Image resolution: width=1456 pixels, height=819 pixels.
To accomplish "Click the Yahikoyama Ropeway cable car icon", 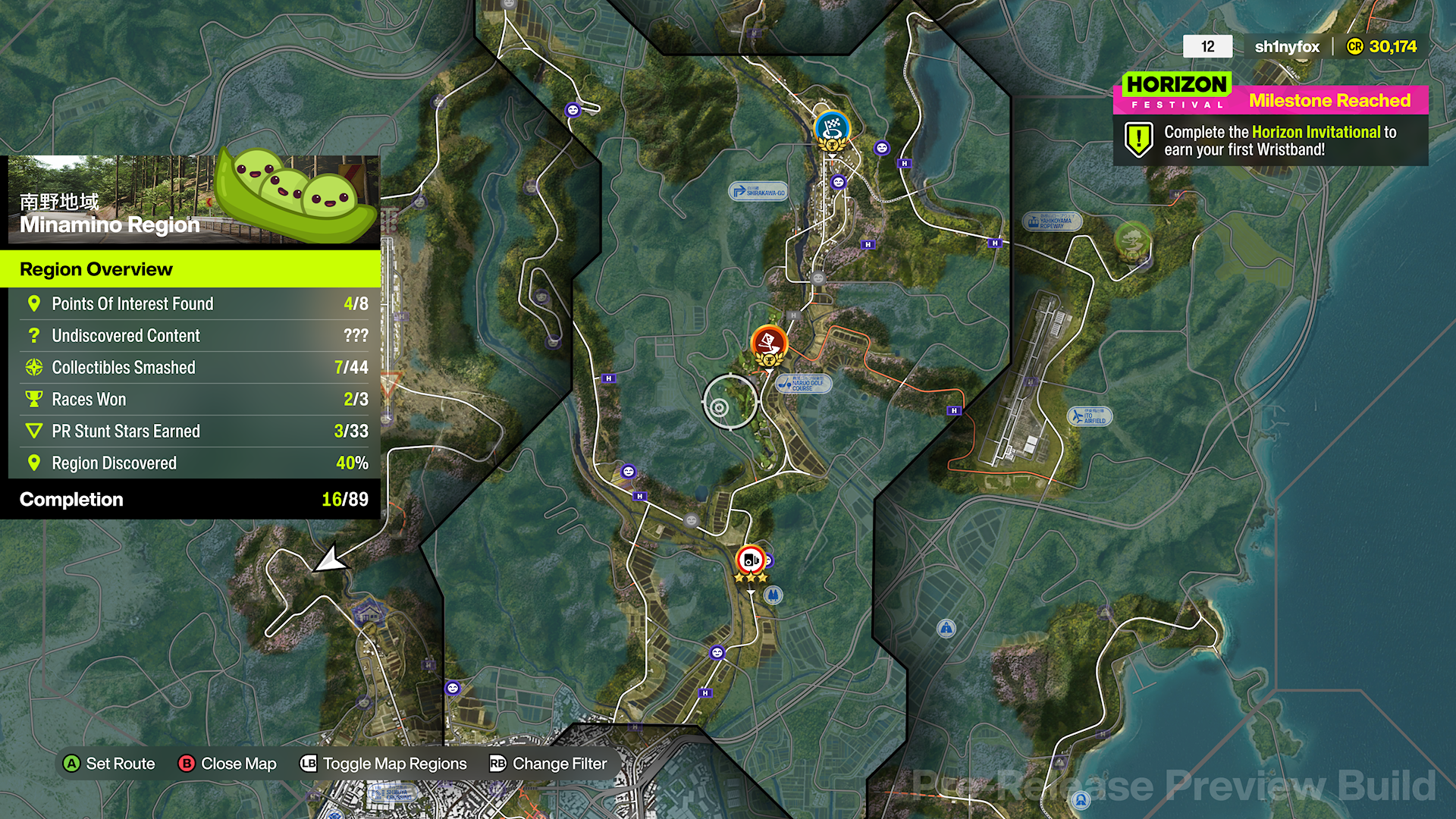I will tap(1033, 222).
